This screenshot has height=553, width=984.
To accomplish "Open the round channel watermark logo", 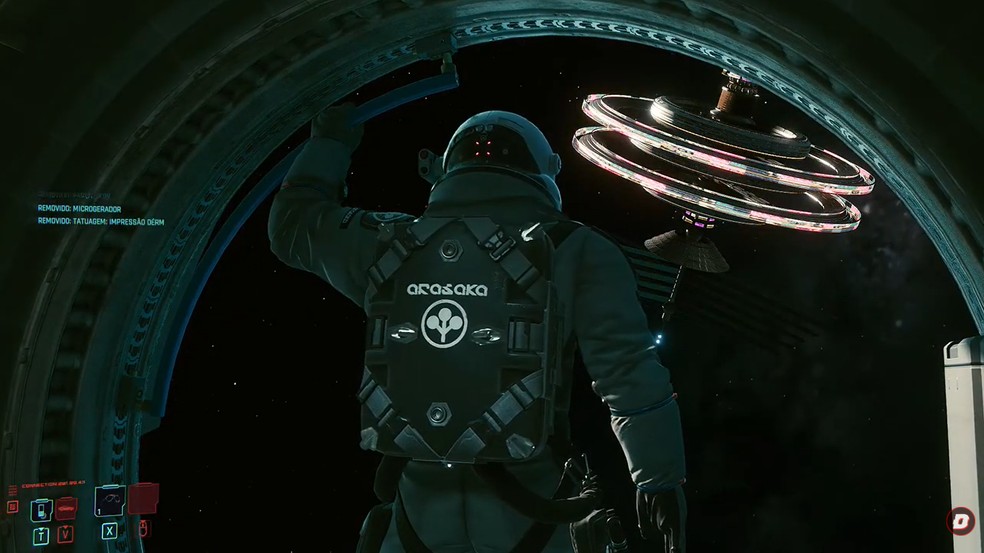I will click(960, 521).
